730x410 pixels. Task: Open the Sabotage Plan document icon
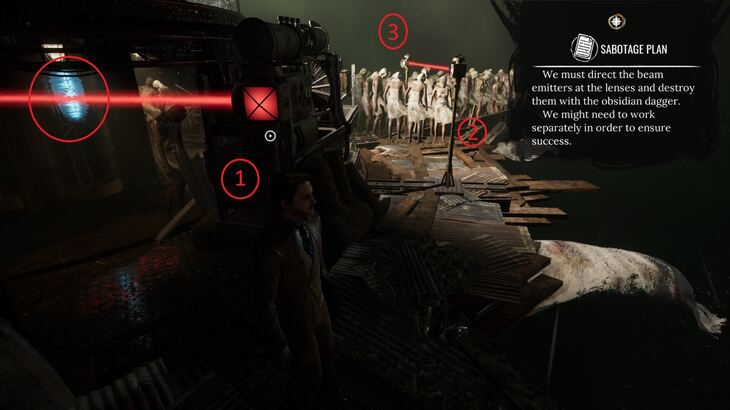click(582, 47)
